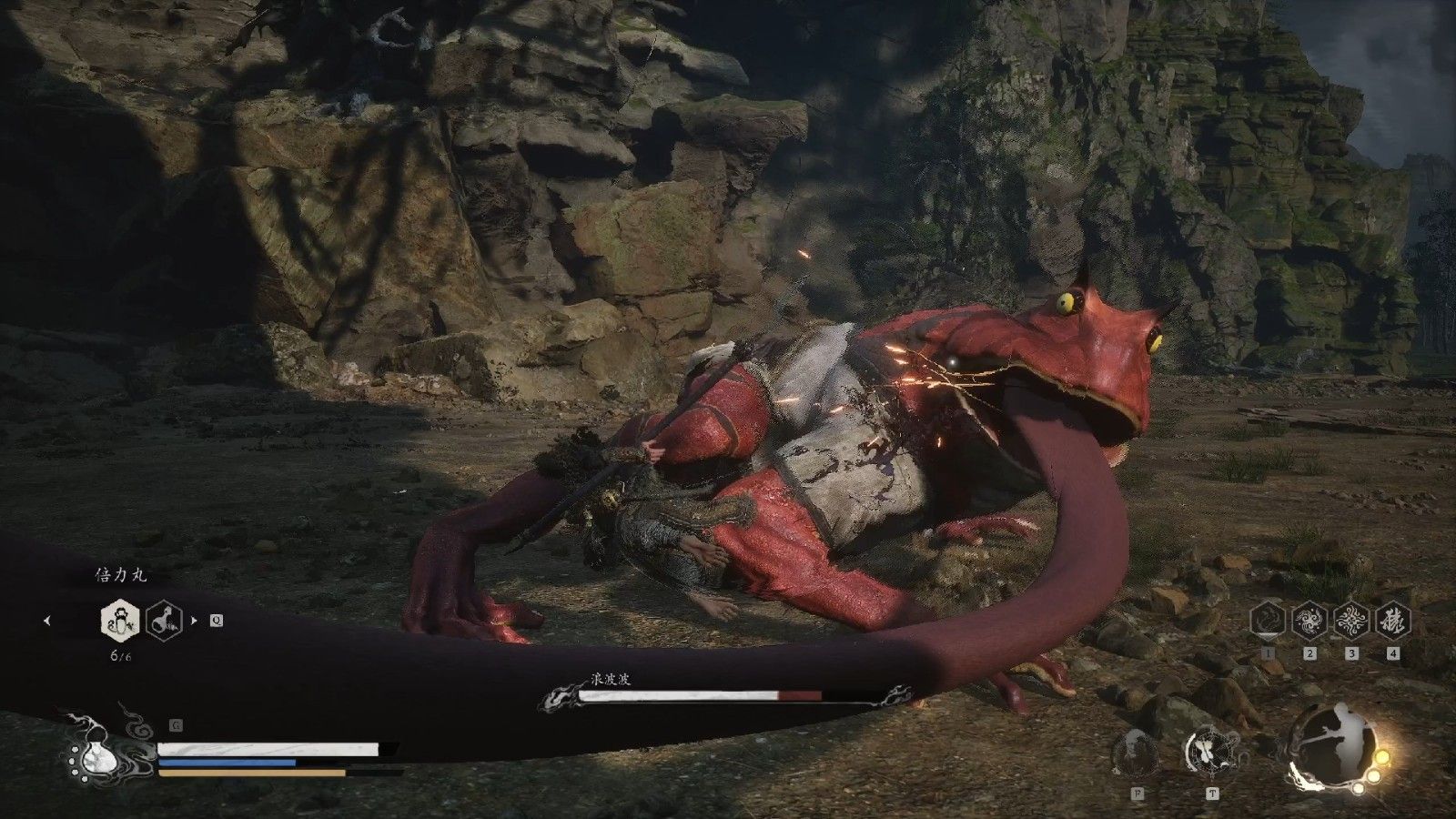Use the radiating pattern spell in slot 3
This screenshot has height=819, width=1456.
1351,621
